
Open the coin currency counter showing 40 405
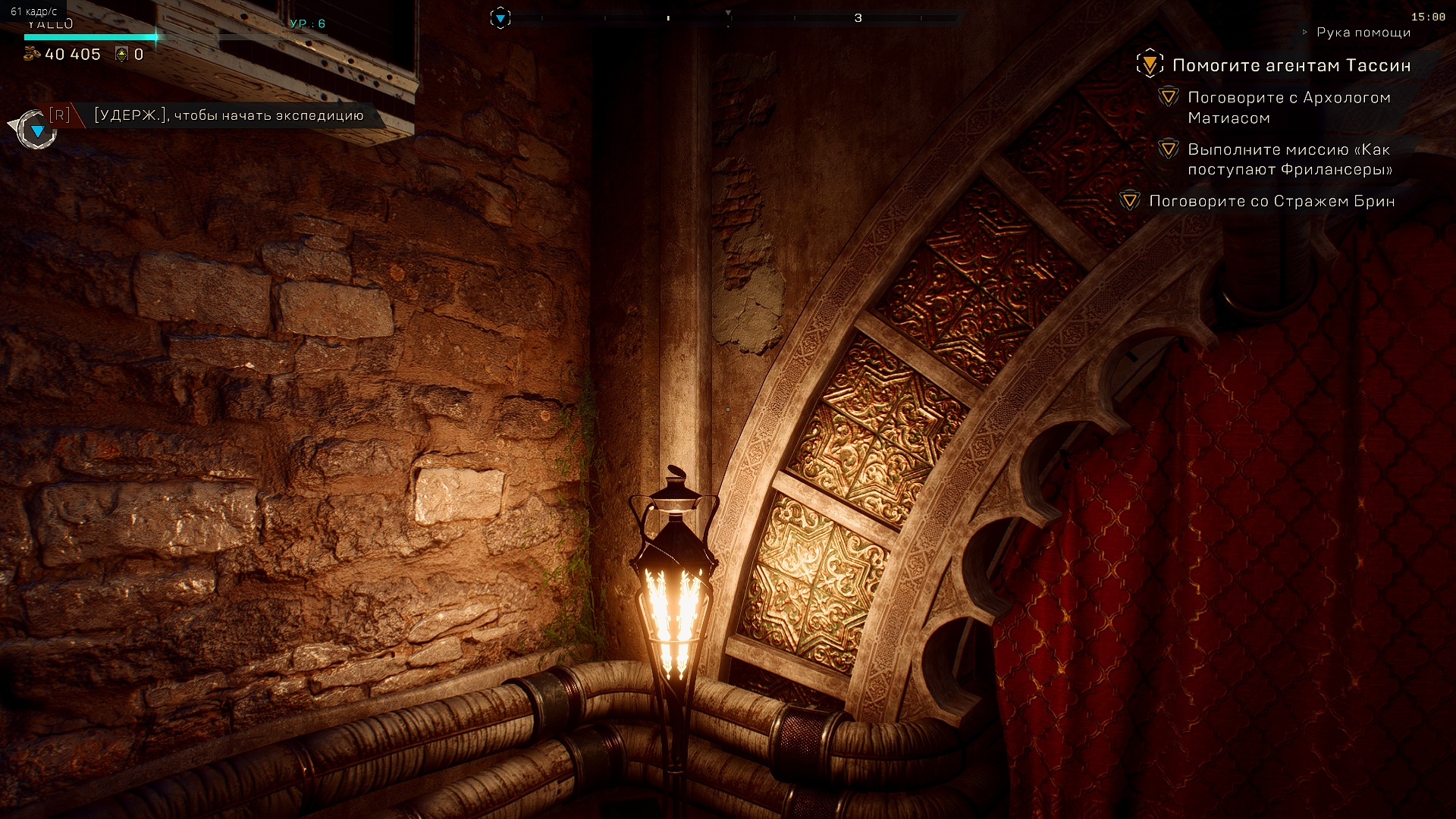pyautogui.click(x=63, y=54)
